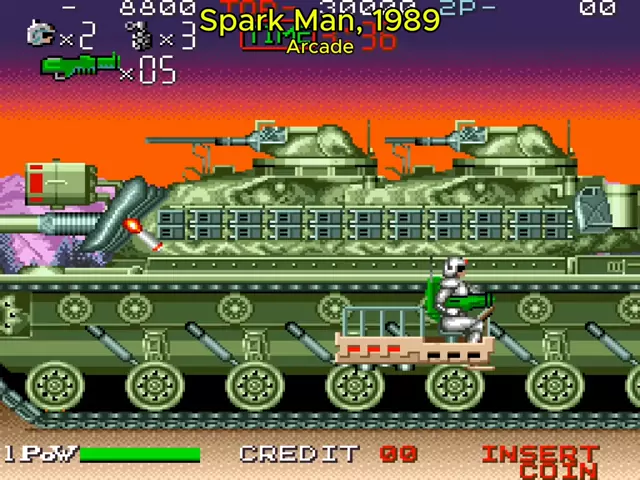Click the green bazooka weapon icon
640x480 pixels.
[x=78, y=67]
